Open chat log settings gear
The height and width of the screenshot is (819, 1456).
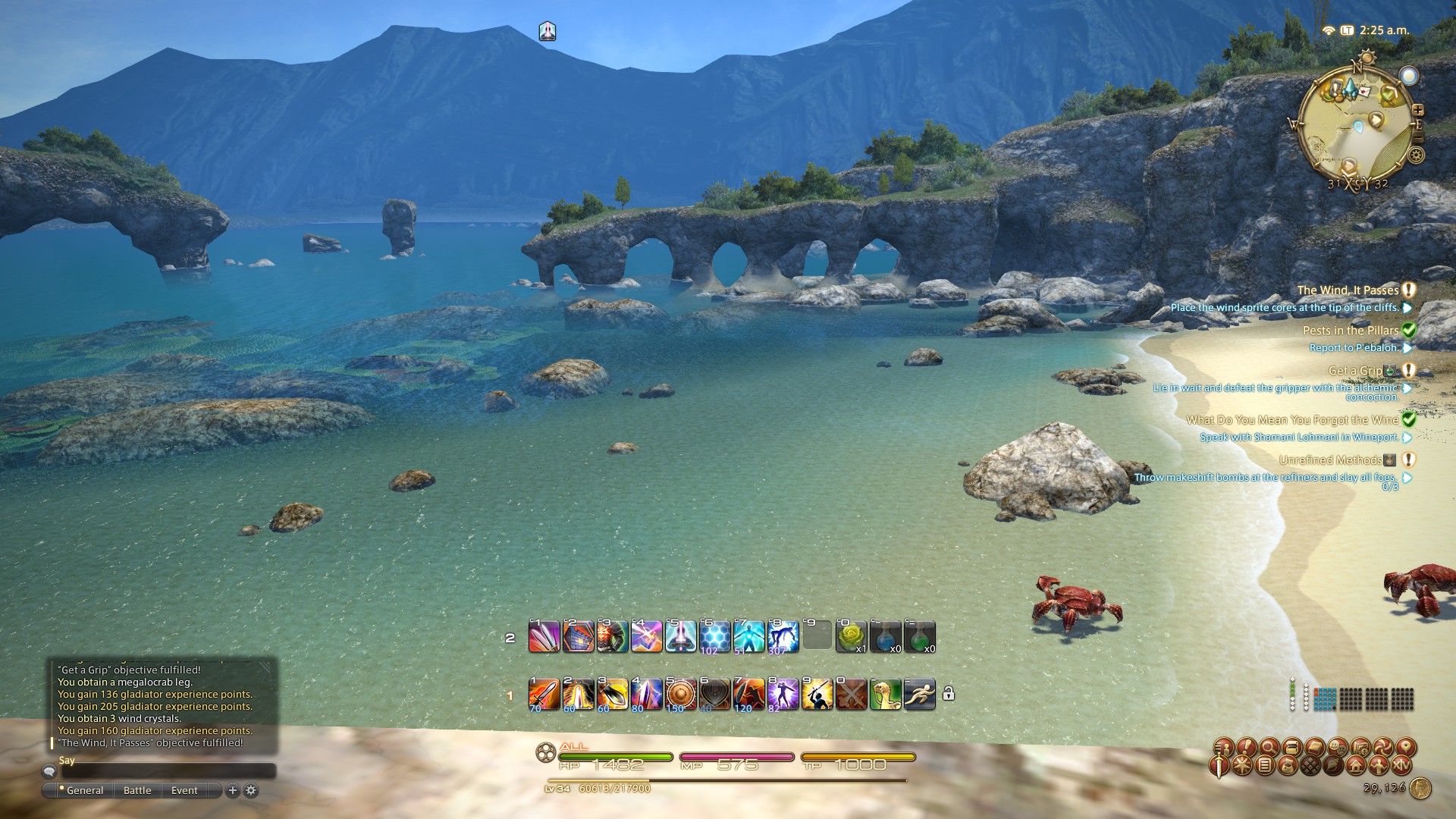click(251, 790)
